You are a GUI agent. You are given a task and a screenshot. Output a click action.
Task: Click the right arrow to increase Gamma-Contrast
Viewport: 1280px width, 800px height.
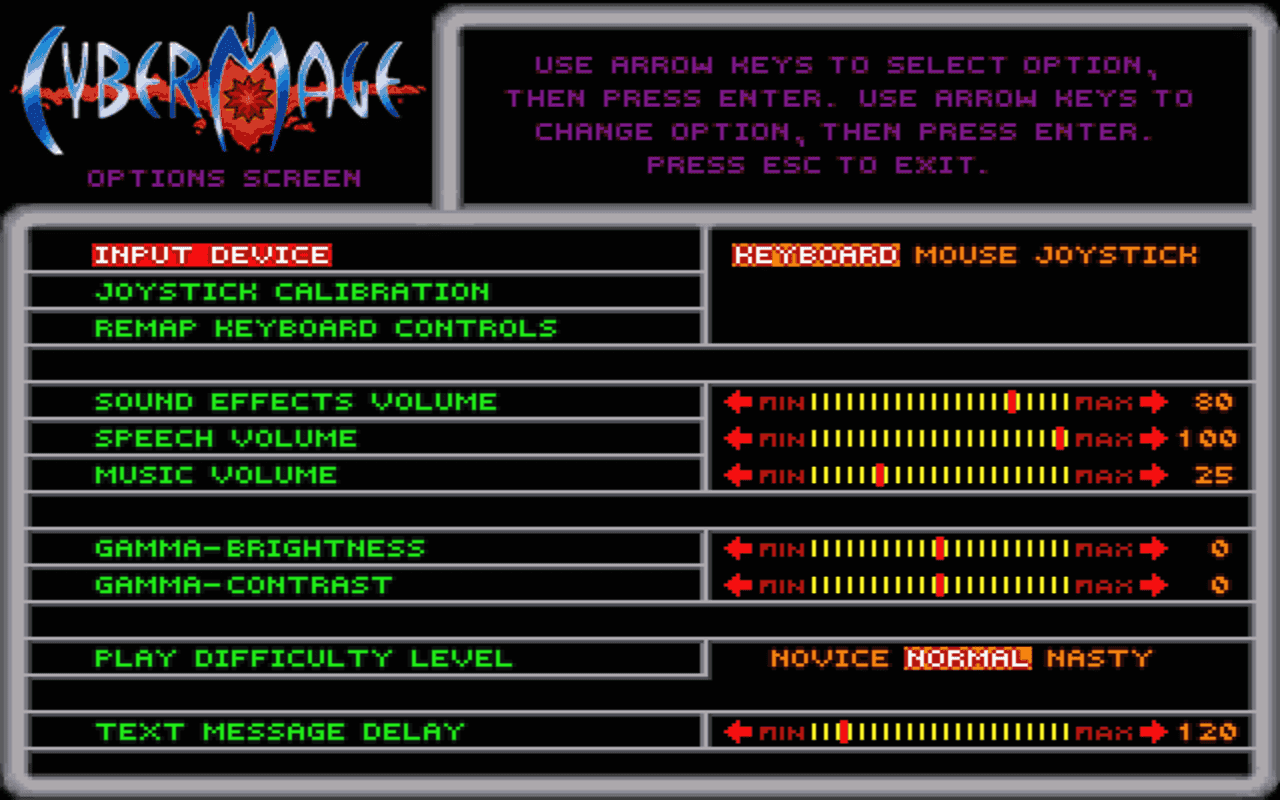pos(1155,585)
